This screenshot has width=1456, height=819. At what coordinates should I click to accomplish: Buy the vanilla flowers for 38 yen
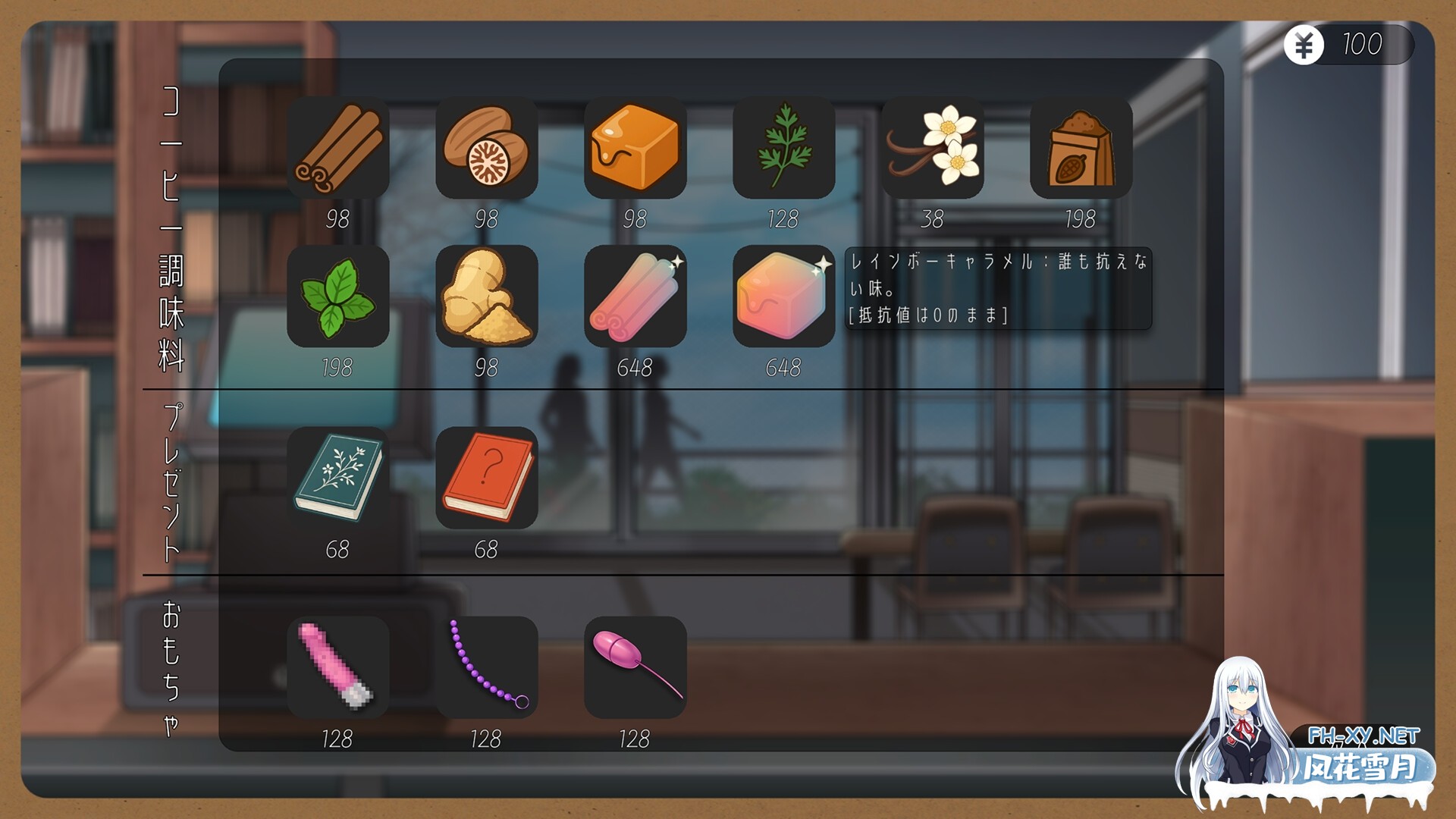(933, 148)
